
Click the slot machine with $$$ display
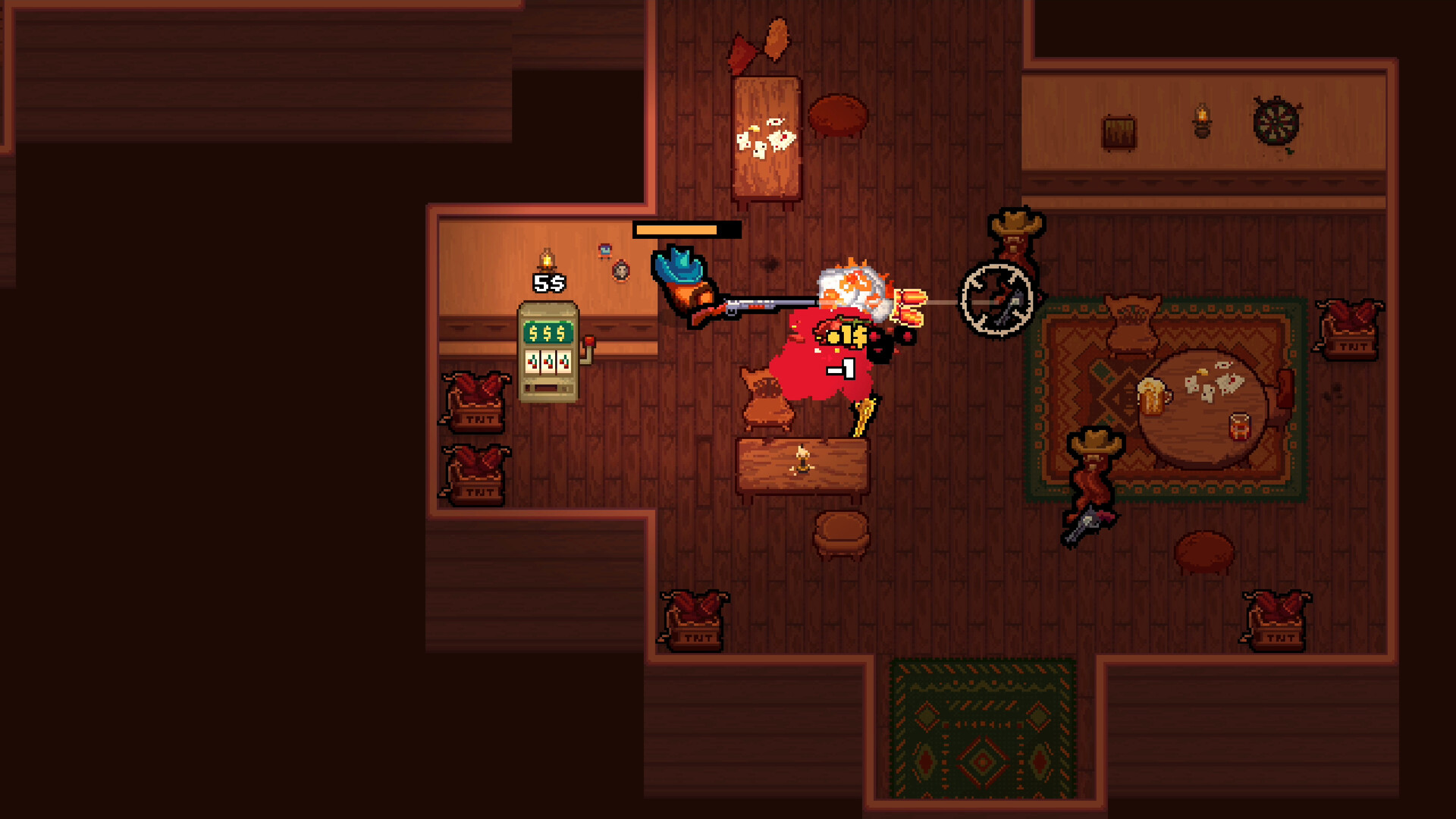(548, 353)
